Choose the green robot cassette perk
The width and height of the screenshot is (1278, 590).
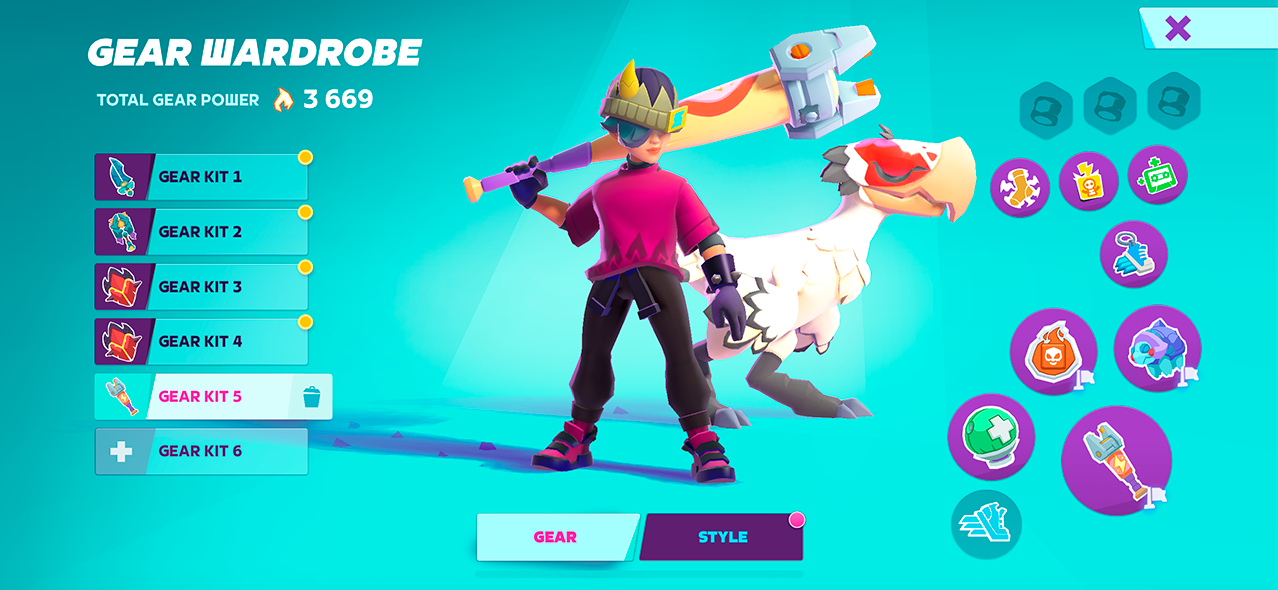click(1157, 176)
